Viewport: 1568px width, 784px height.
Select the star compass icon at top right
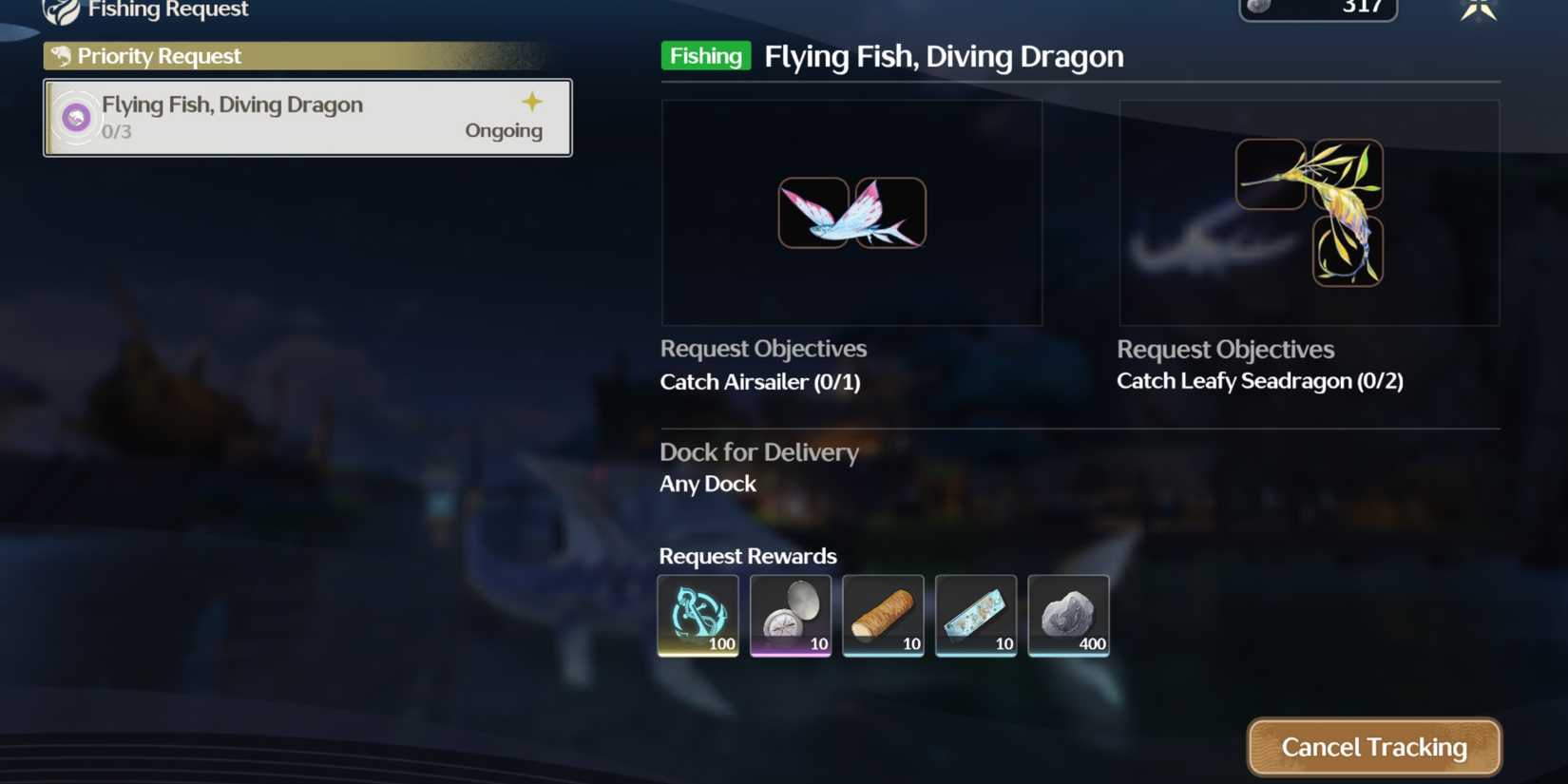1480,10
